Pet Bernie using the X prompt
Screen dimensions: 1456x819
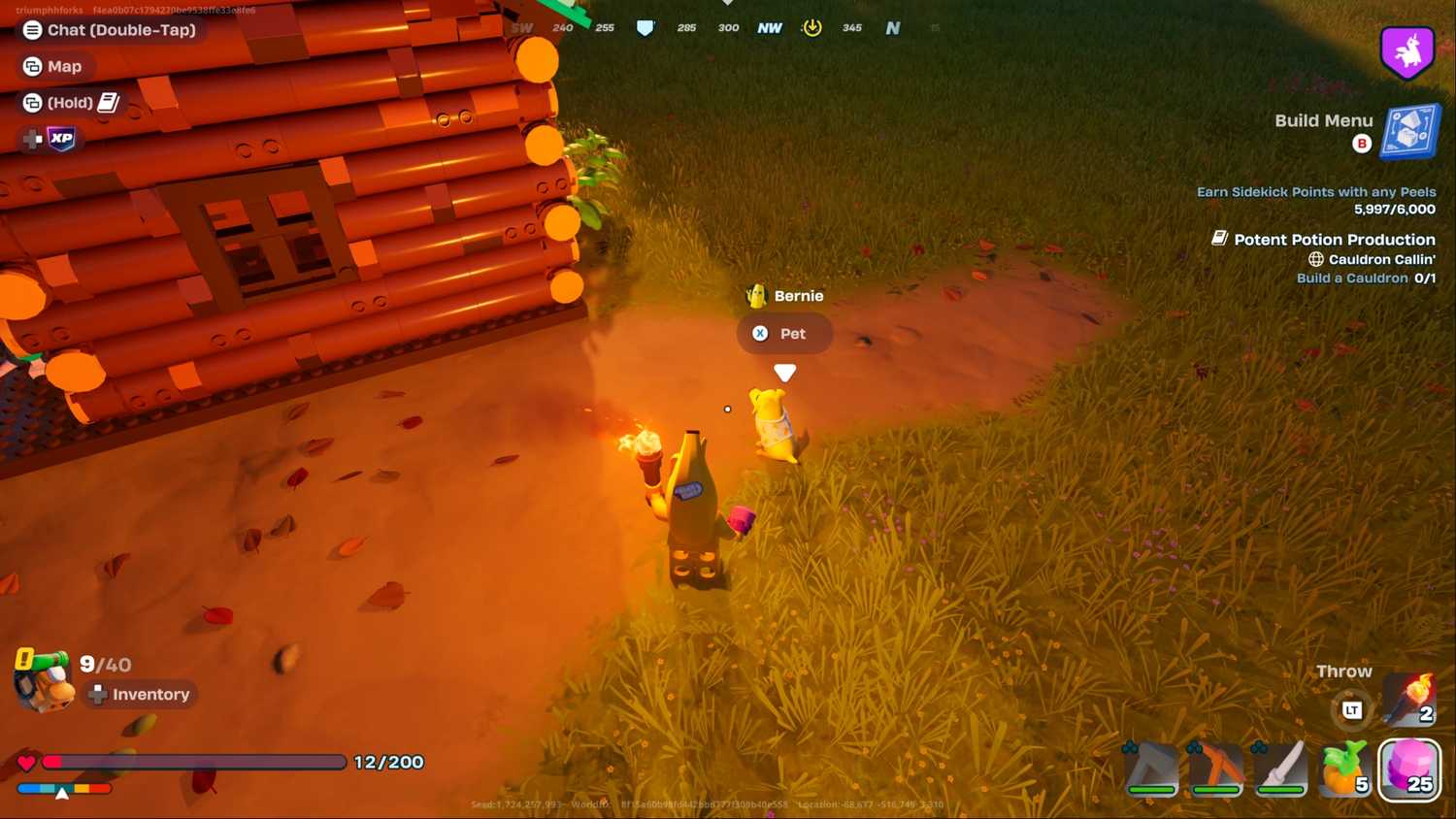point(784,333)
